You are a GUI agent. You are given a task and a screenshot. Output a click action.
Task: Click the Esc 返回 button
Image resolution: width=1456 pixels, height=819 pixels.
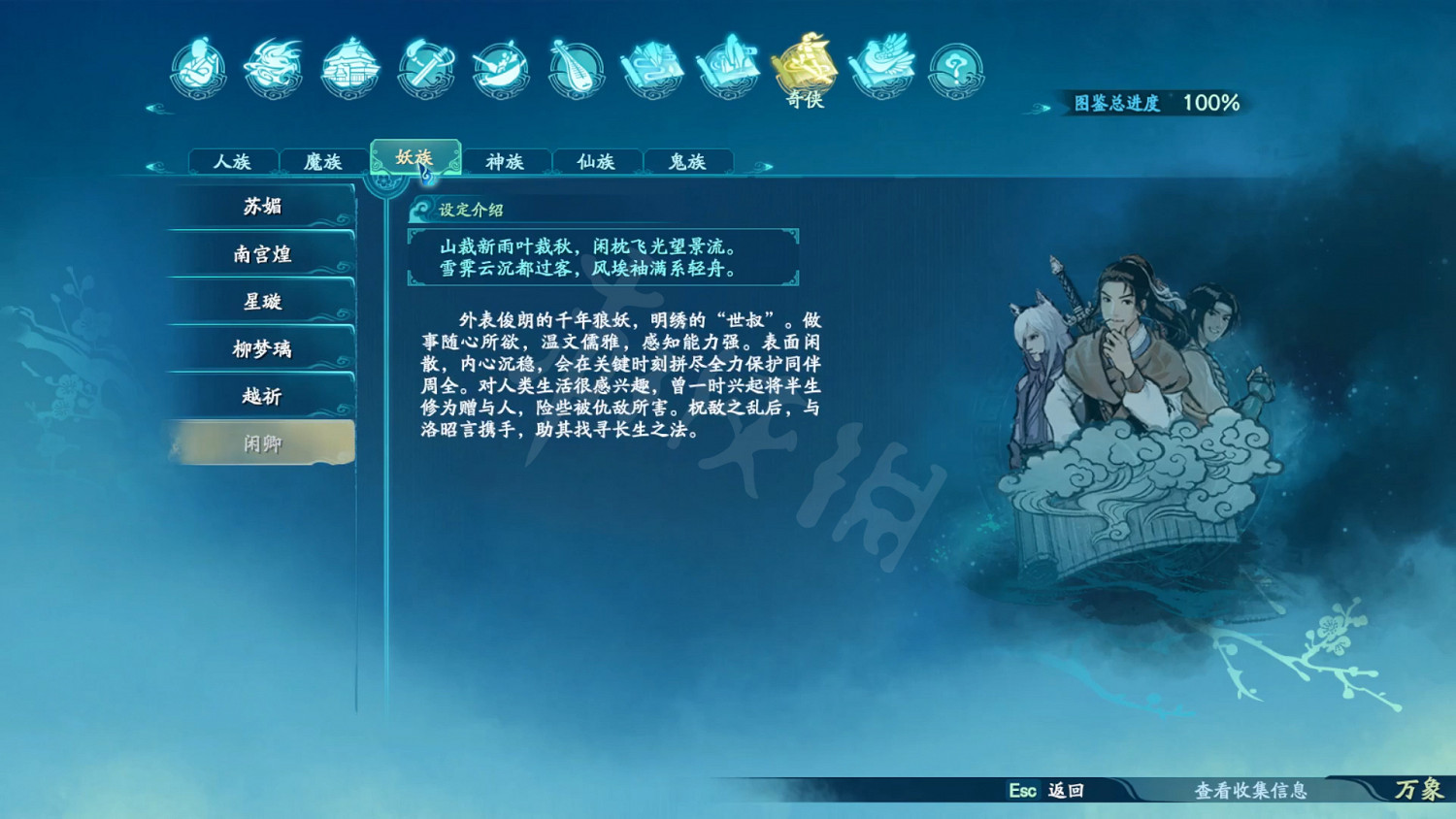1044,792
